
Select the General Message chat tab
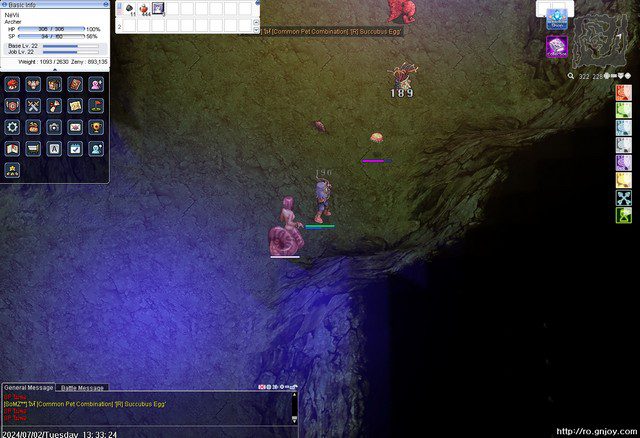[x=28, y=387]
